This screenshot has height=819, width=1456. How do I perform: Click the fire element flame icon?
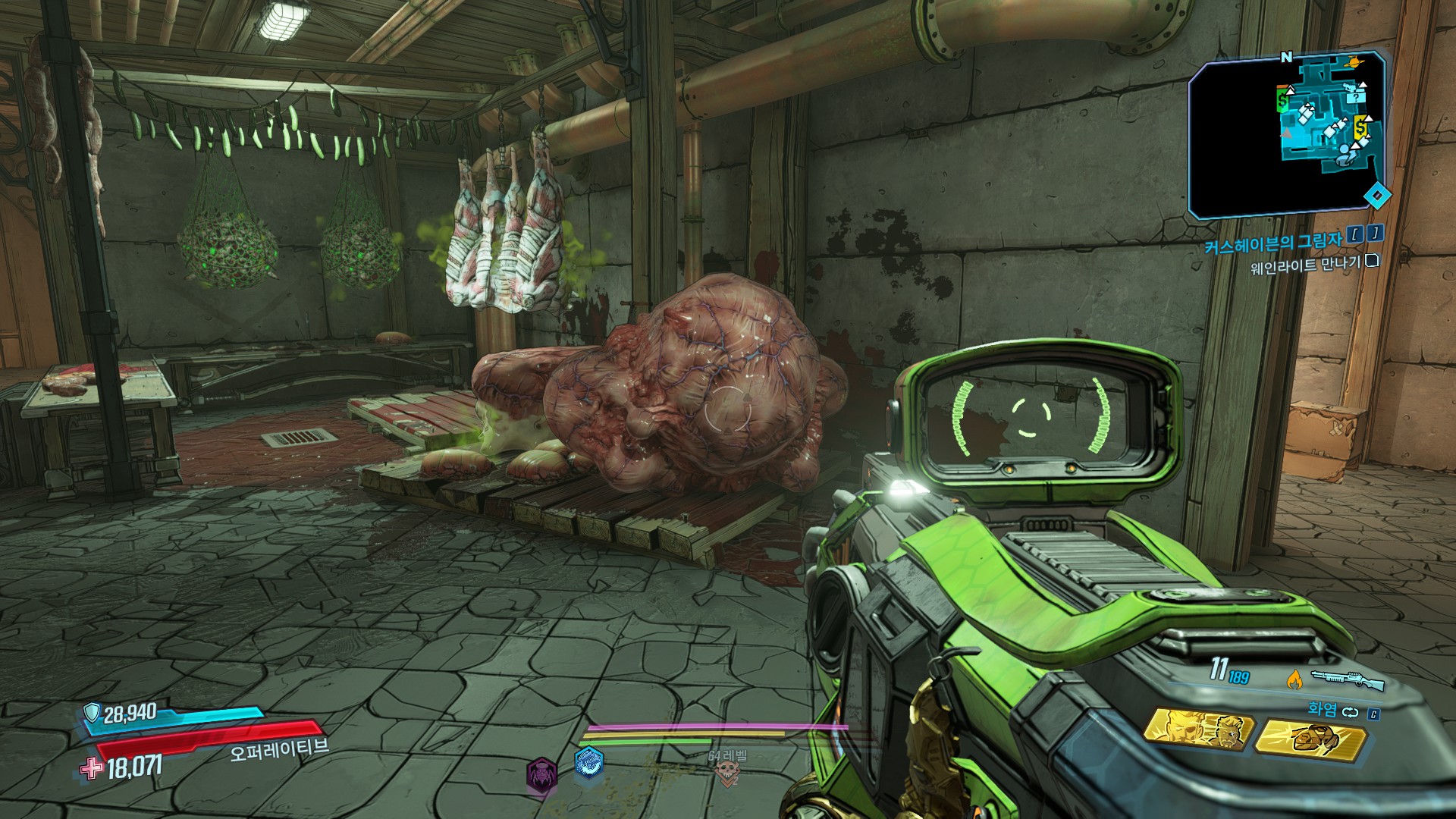tap(1294, 679)
